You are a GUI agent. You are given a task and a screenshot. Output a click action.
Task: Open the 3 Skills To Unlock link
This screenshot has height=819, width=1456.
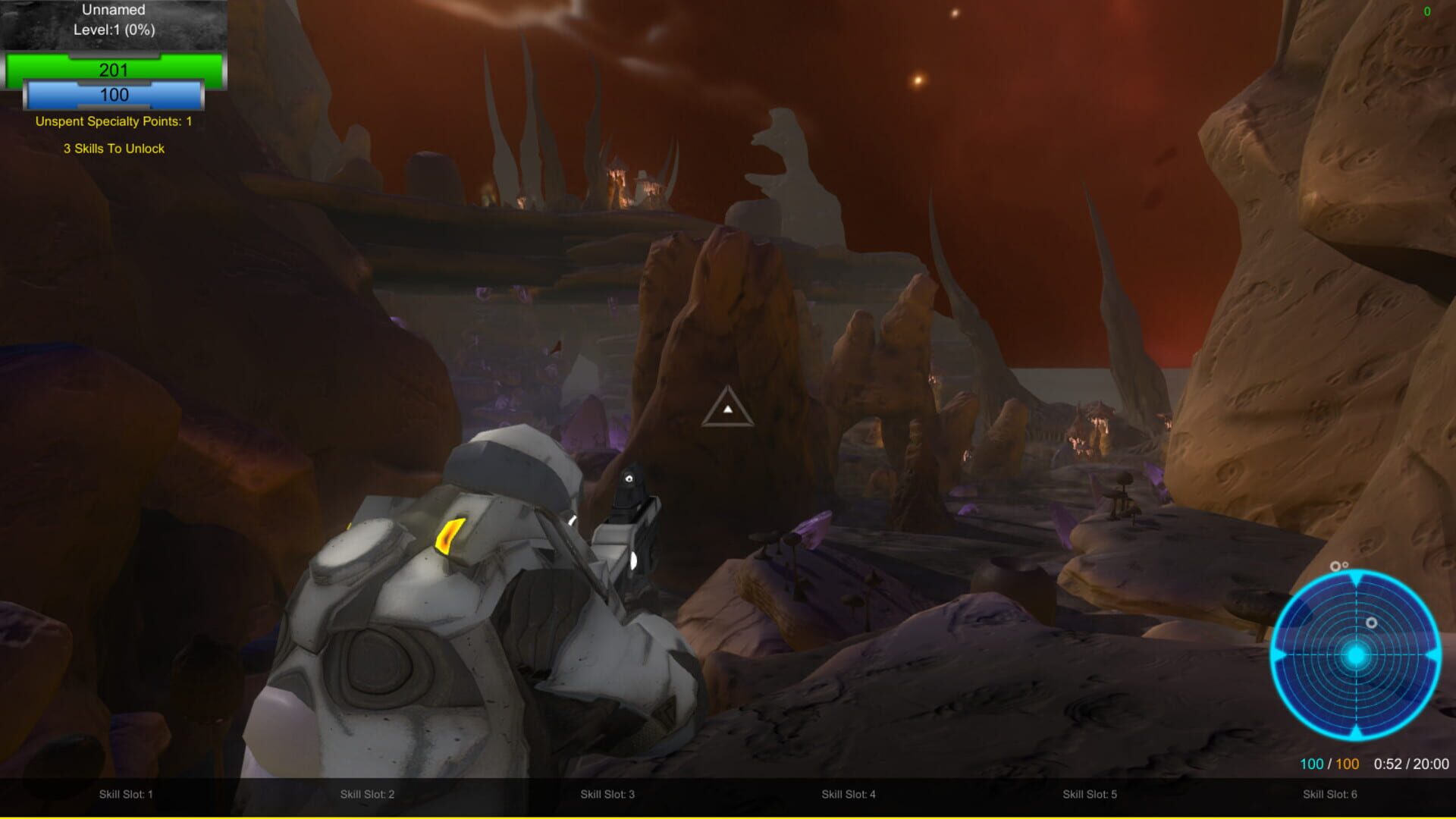pyautogui.click(x=114, y=149)
